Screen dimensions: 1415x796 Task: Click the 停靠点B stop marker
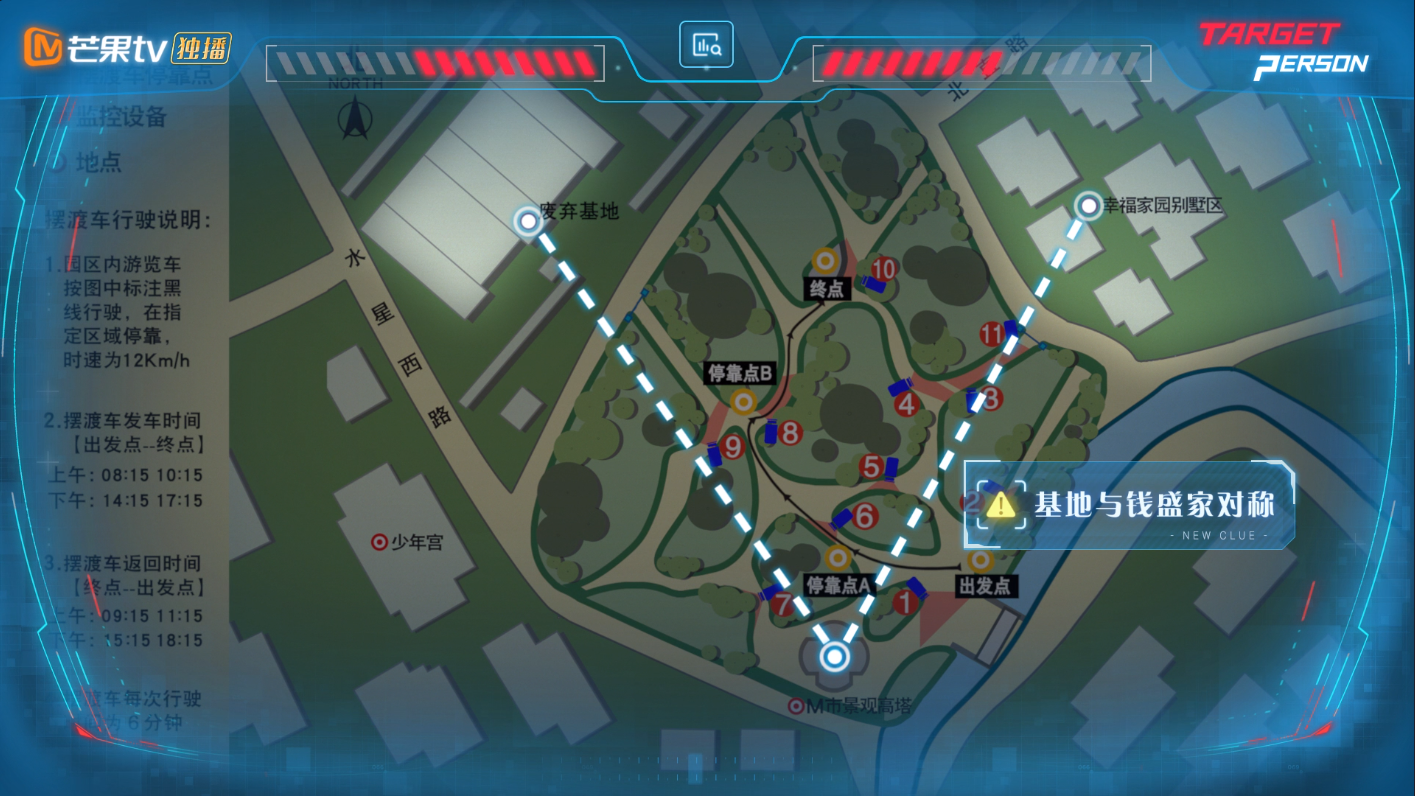point(743,402)
